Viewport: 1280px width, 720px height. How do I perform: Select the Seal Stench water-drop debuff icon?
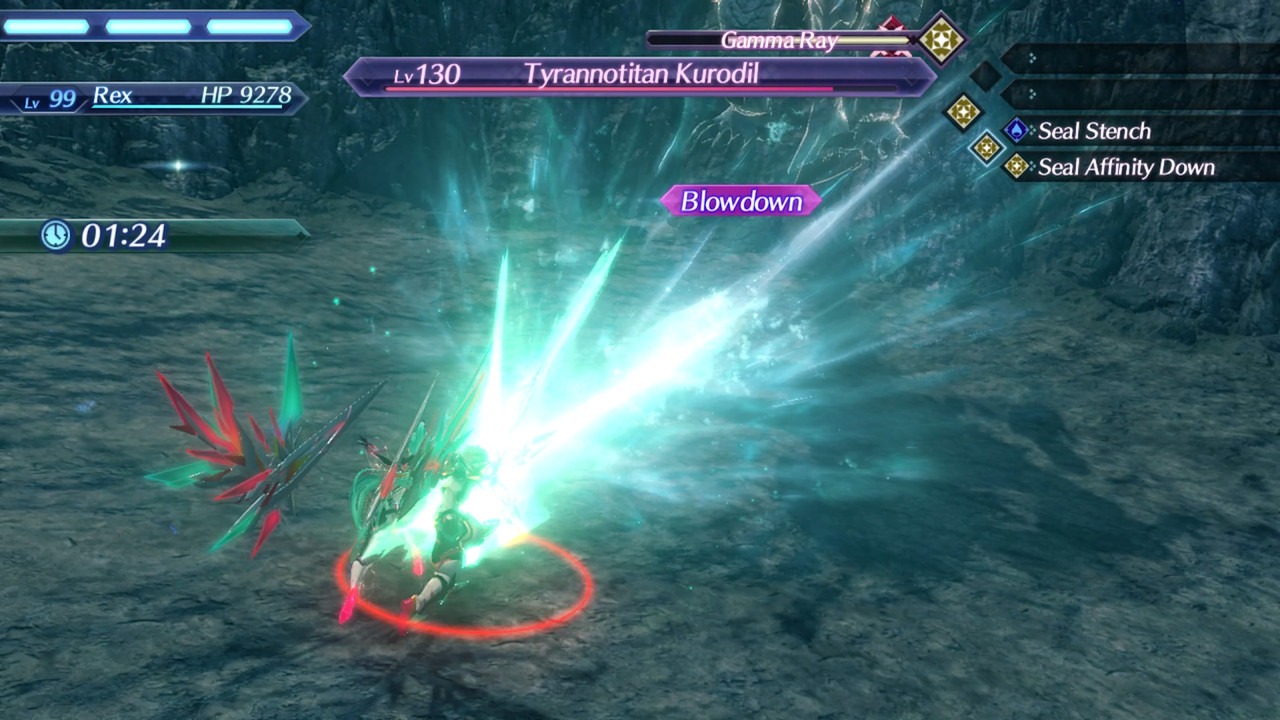click(x=1017, y=128)
